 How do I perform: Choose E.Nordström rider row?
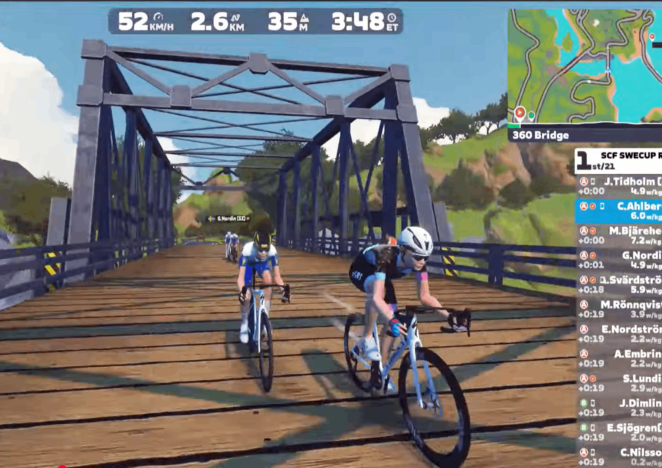tap(618, 333)
